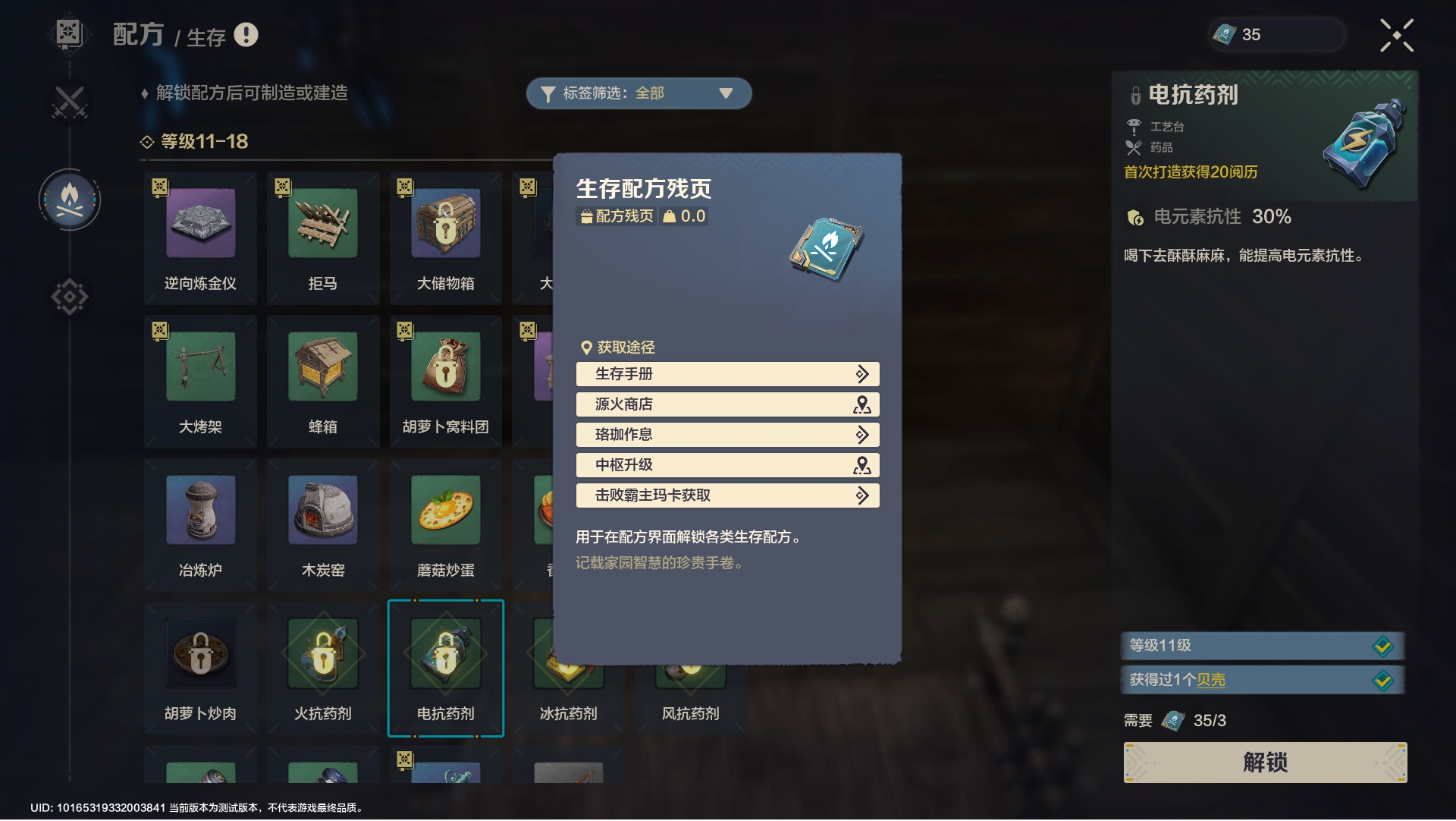Click the crossed swords icon in left sidebar
Screen dimensions: 1456x821
[70, 101]
